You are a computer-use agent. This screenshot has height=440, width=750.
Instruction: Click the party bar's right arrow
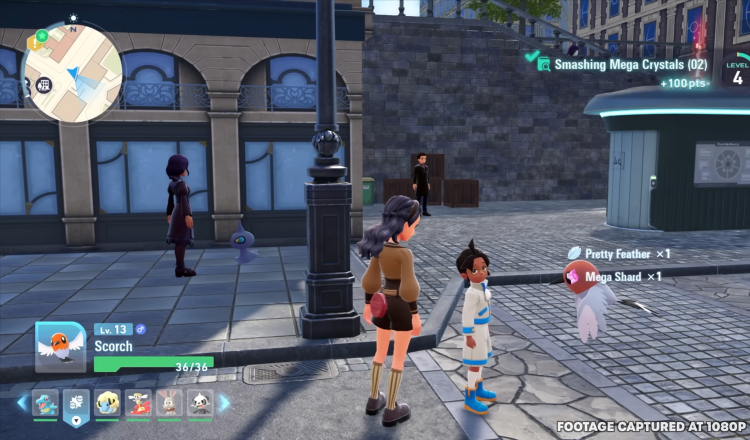tap(225, 403)
